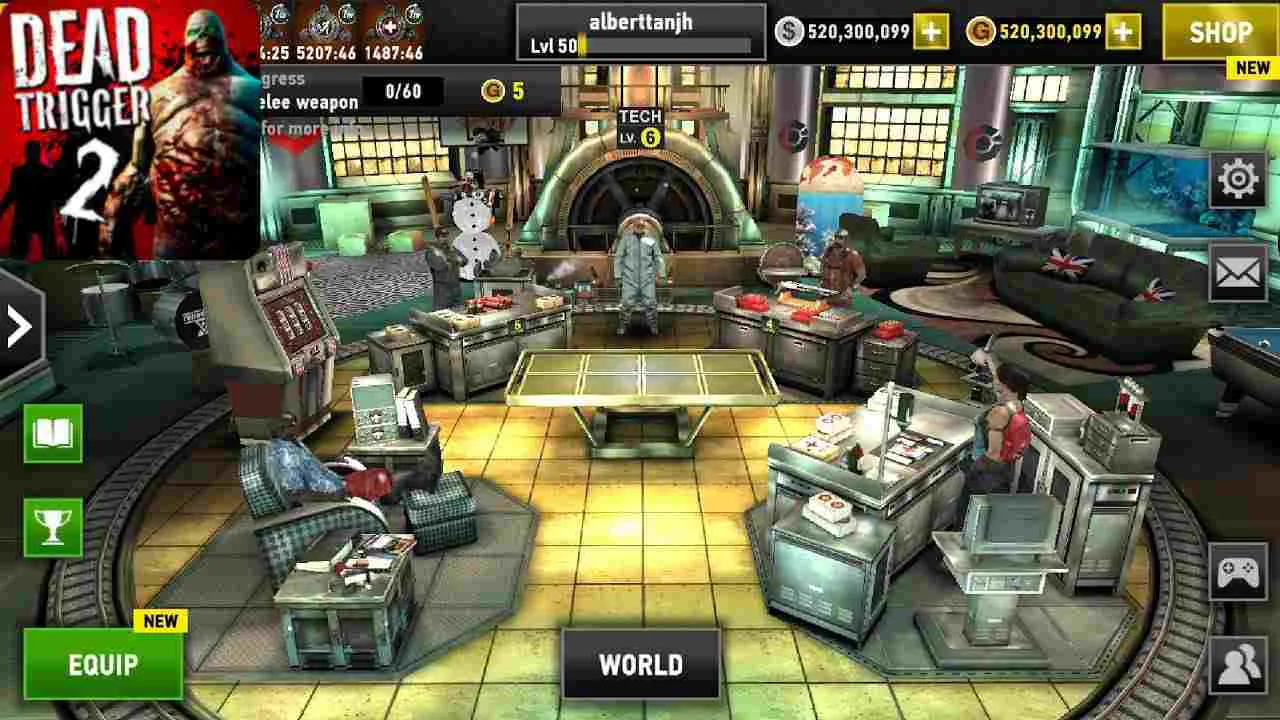Click the plus next to dollar balance
Screen dimensions: 1280x720
(x=931, y=32)
